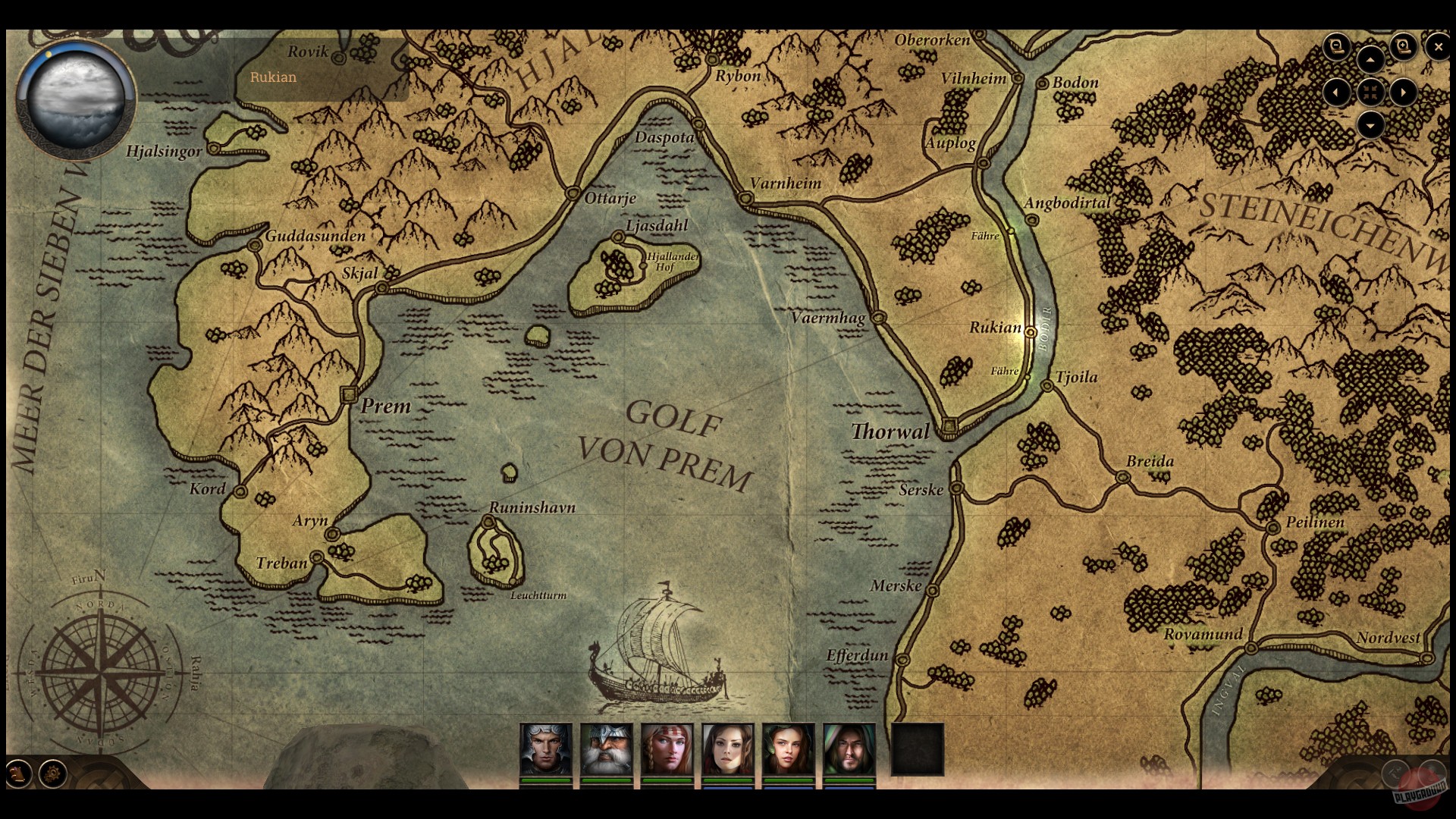Center the map using the four-arrows button

click(1370, 93)
